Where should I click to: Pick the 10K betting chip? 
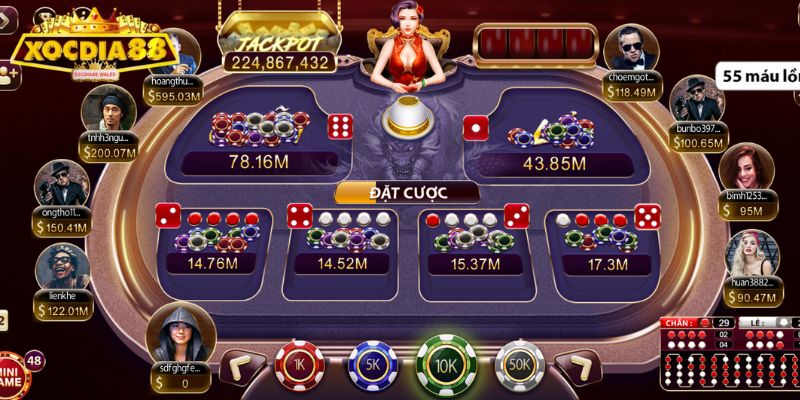pyautogui.click(x=446, y=364)
